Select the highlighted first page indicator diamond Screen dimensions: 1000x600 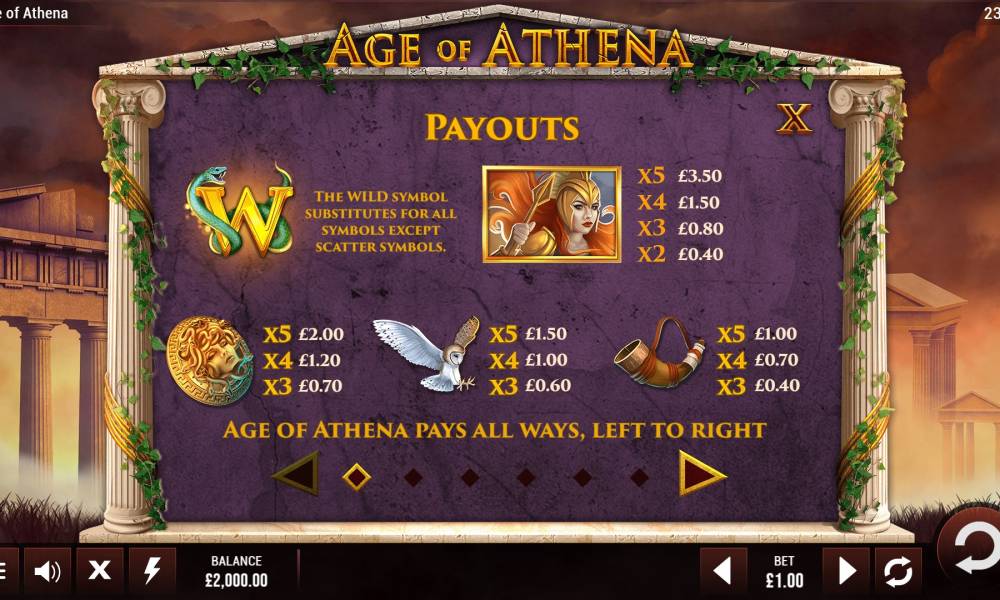click(x=356, y=476)
